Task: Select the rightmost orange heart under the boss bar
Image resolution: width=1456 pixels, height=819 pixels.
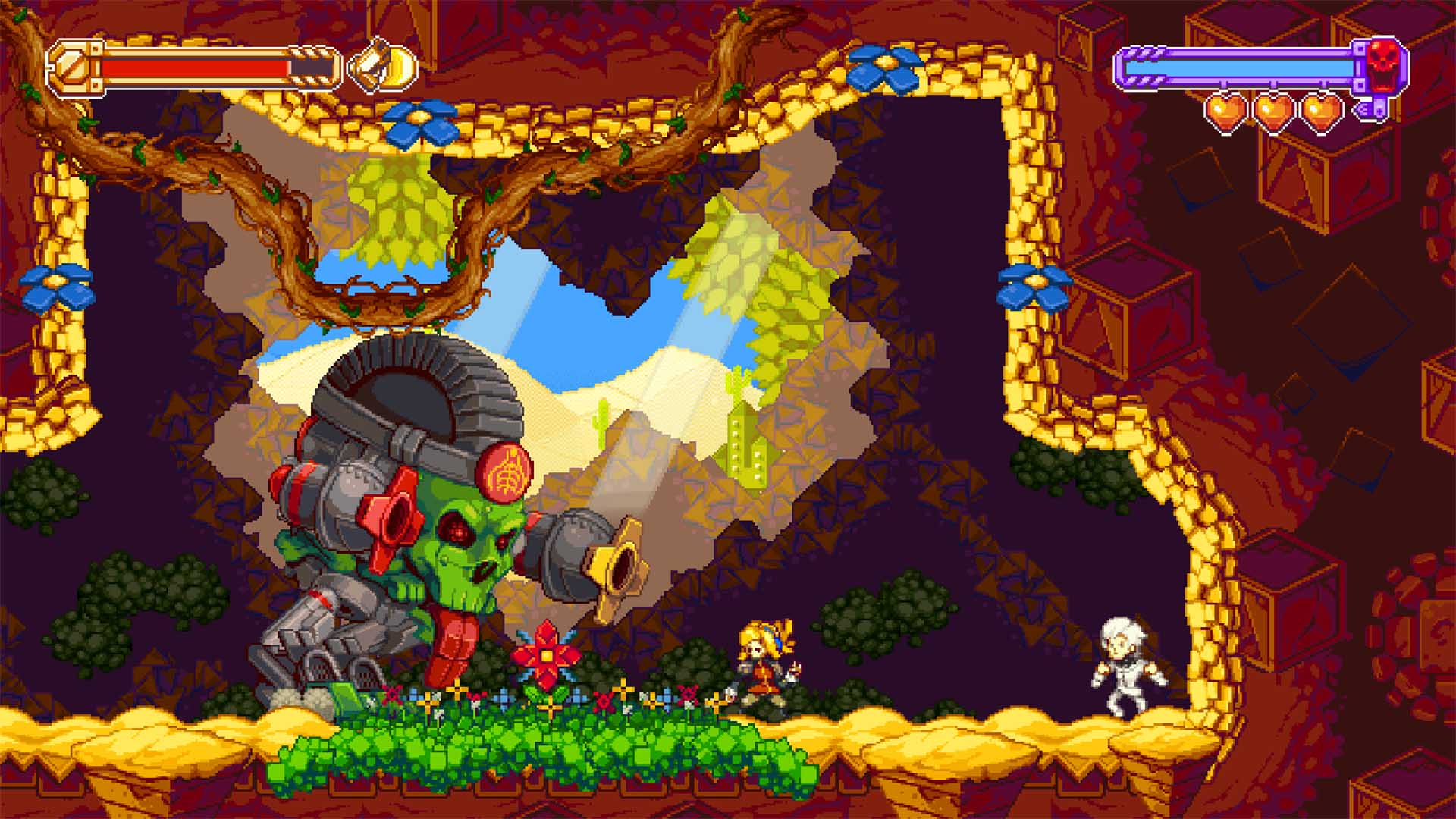Action: pyautogui.click(x=1321, y=110)
